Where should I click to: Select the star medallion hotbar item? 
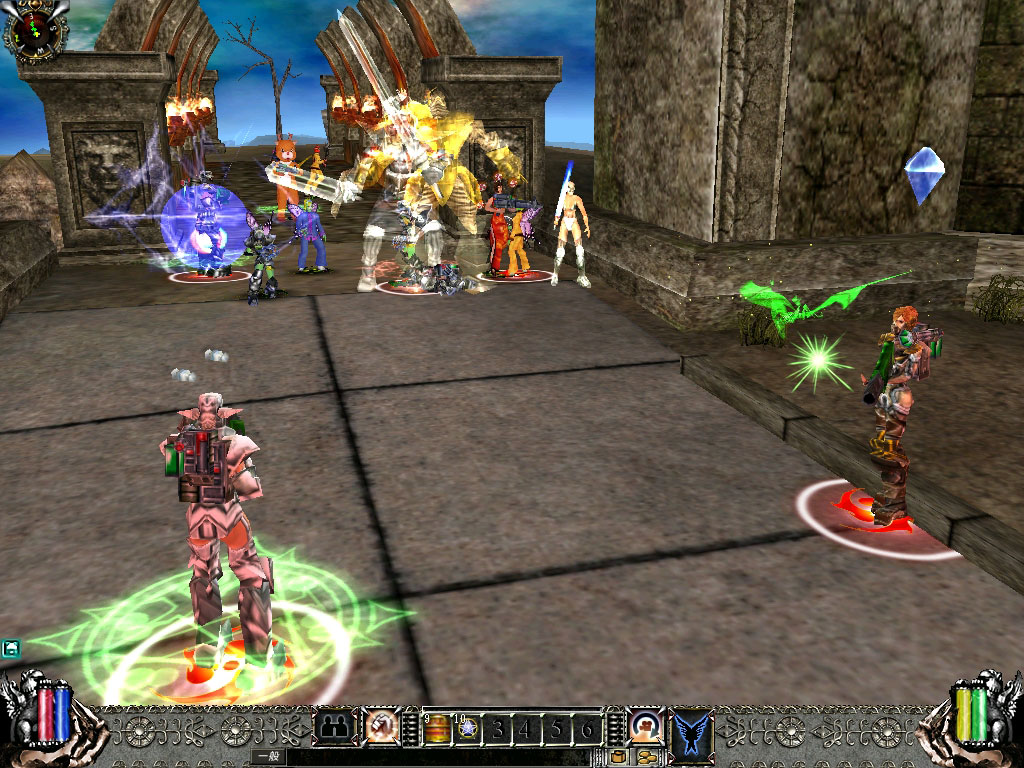click(x=466, y=729)
